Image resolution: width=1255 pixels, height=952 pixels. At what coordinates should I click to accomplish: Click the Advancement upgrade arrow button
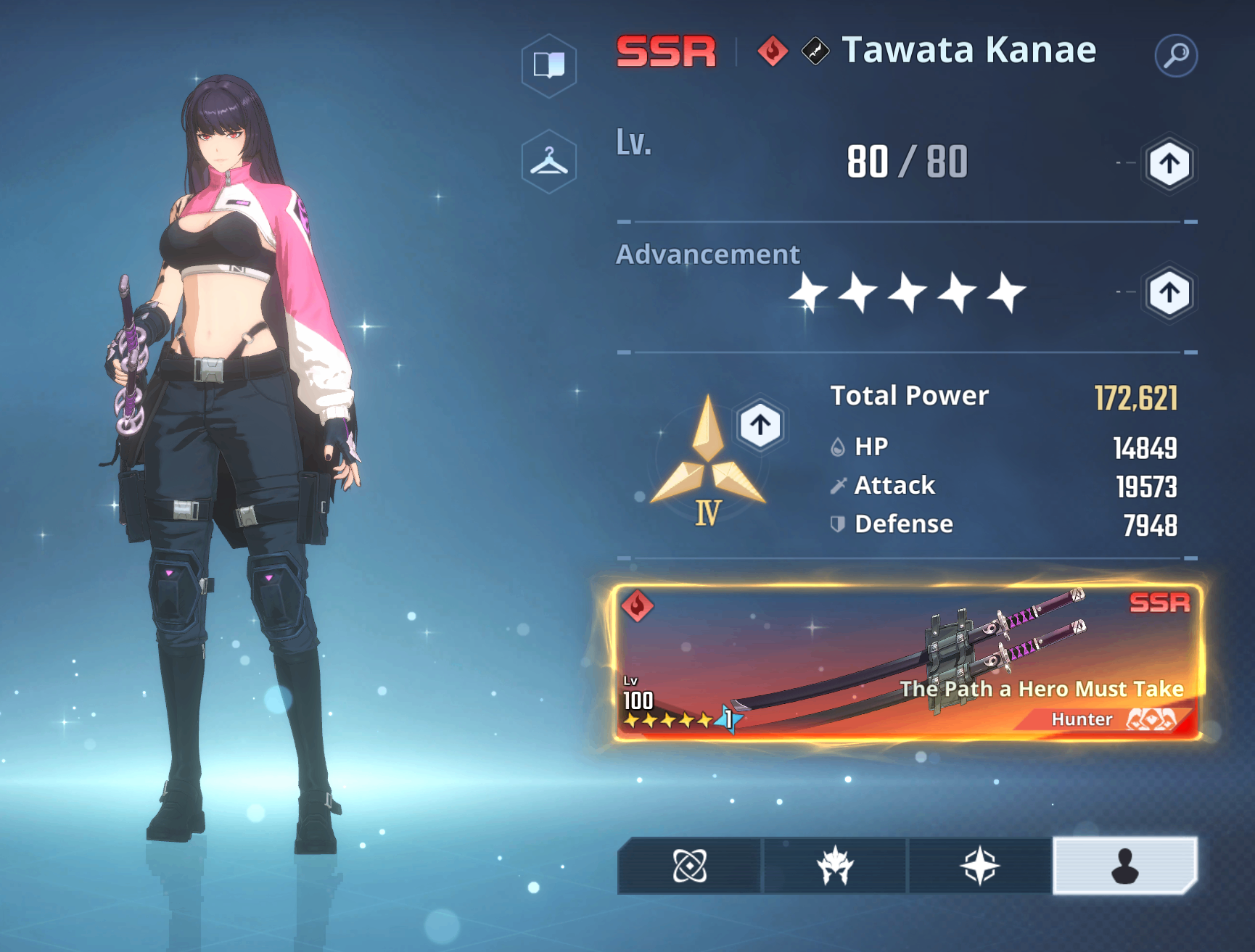[1169, 293]
